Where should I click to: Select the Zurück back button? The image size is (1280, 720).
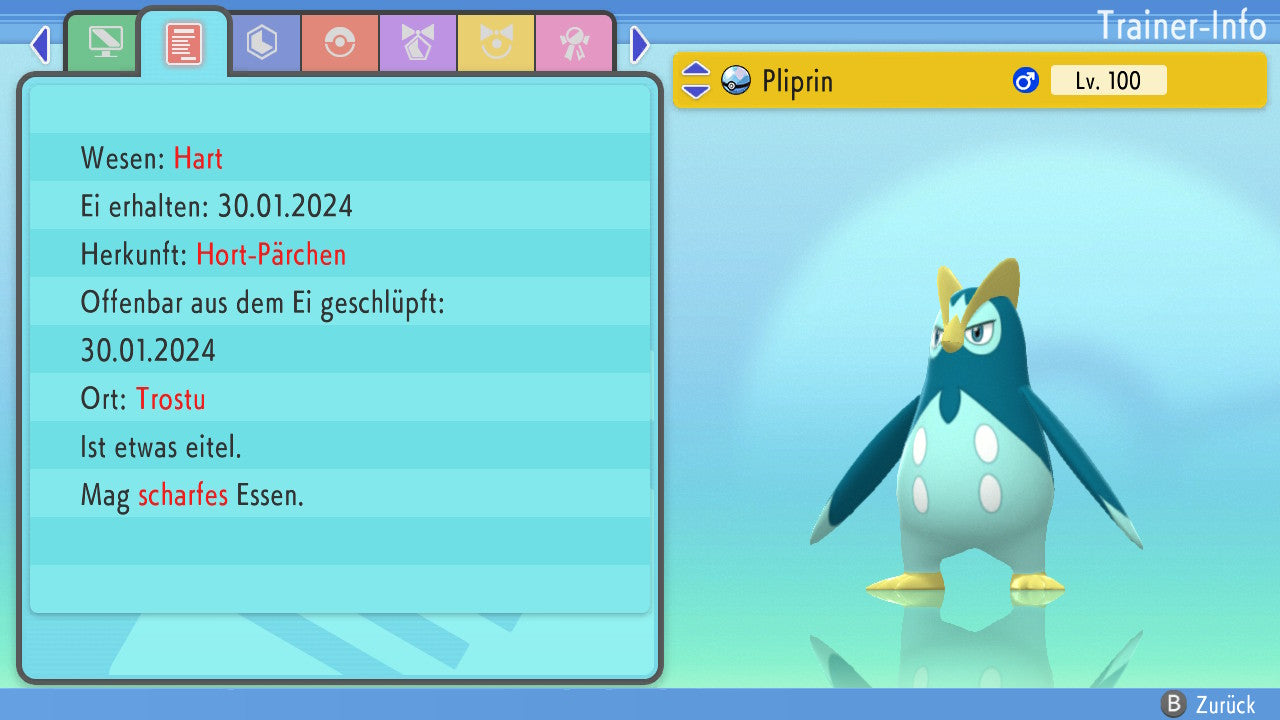click(1208, 704)
